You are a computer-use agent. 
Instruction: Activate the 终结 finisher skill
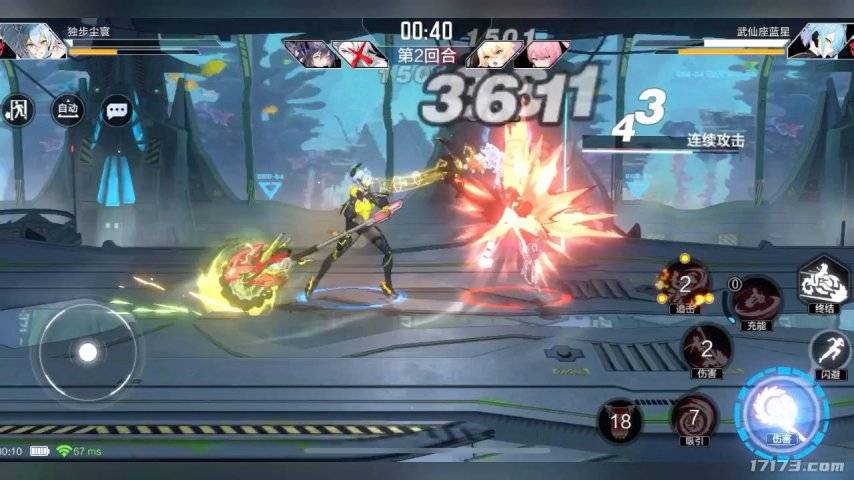(821, 283)
